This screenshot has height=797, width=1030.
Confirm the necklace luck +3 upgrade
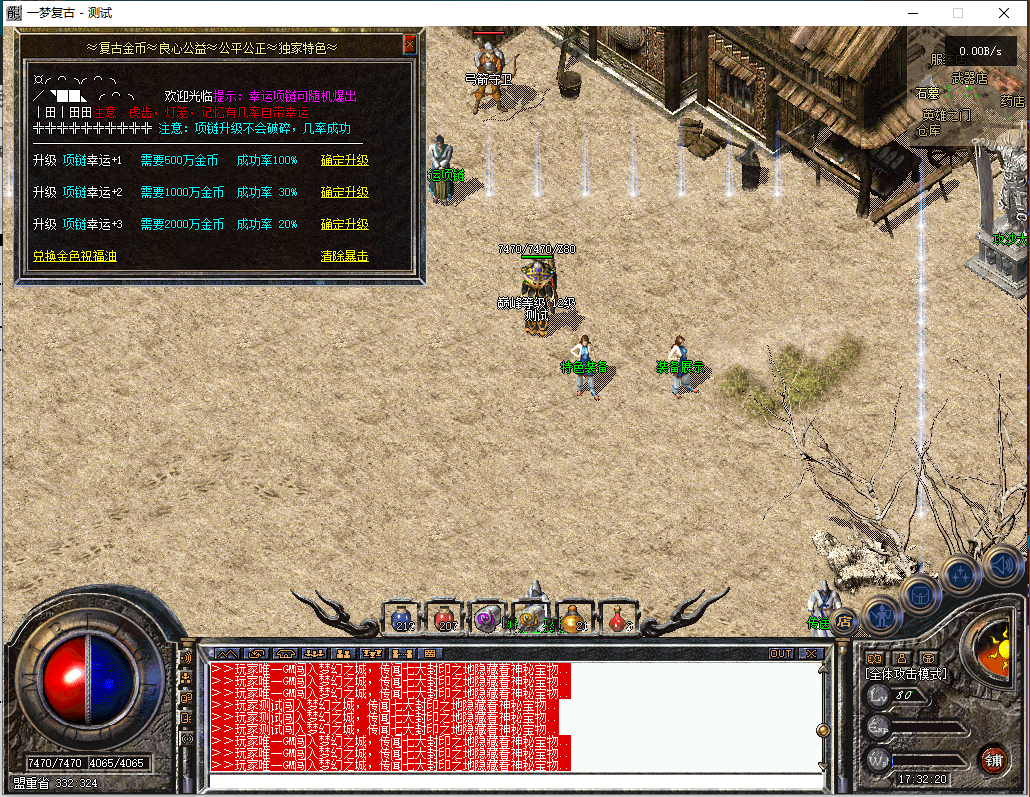(x=344, y=224)
